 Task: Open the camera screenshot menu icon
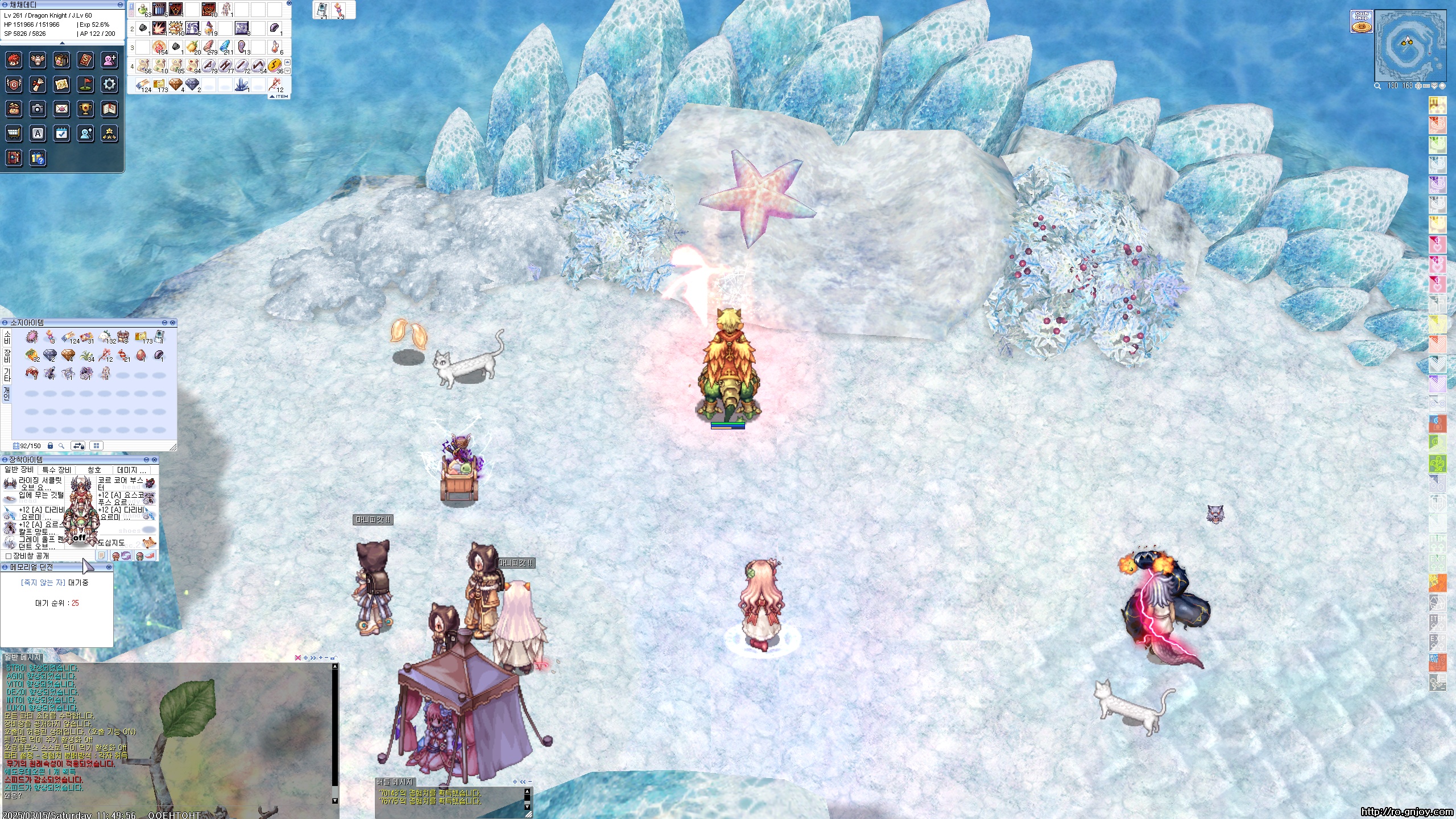tap(38, 109)
